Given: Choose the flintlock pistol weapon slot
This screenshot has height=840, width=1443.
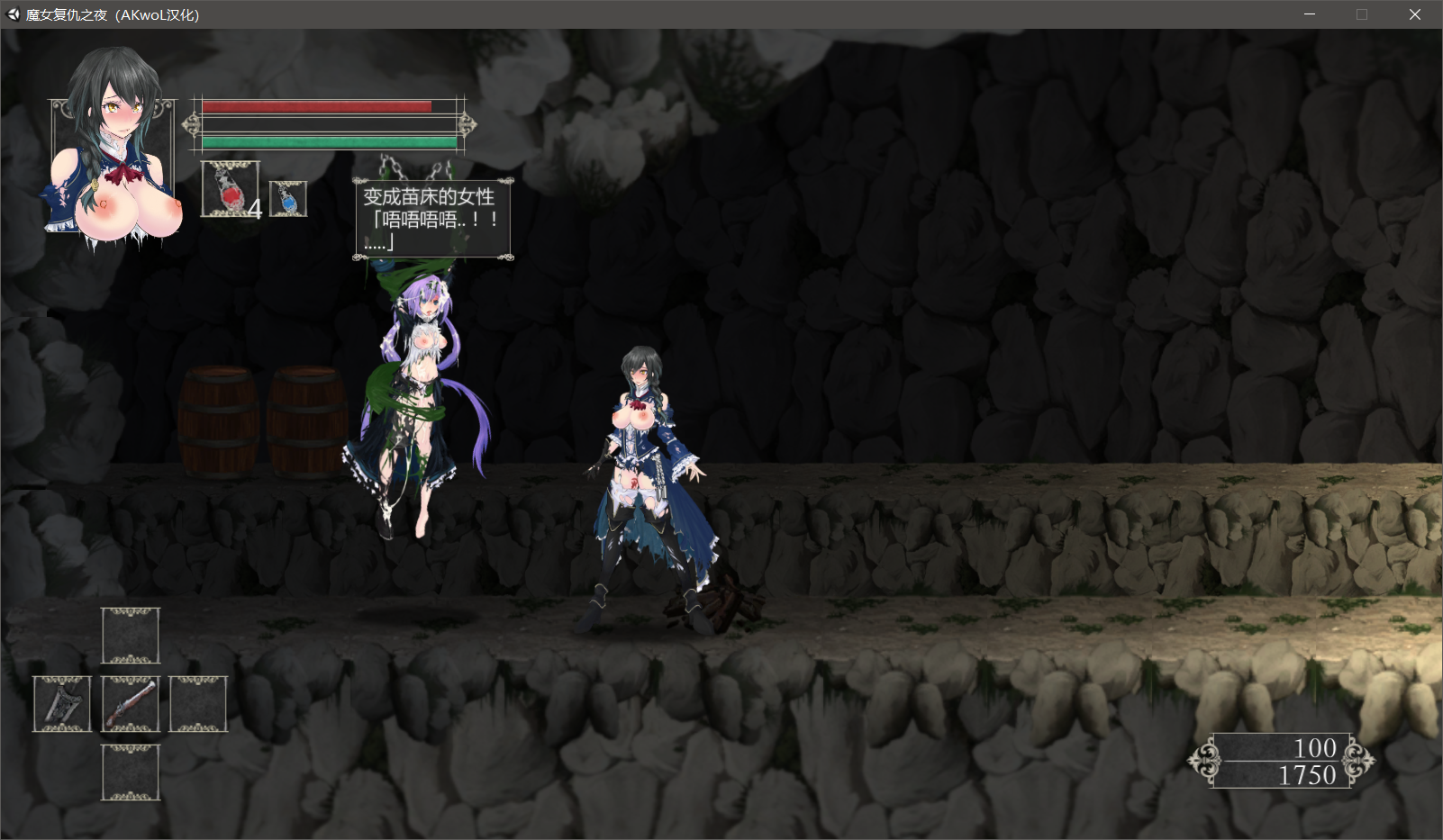Looking at the screenshot, I should tap(131, 704).
